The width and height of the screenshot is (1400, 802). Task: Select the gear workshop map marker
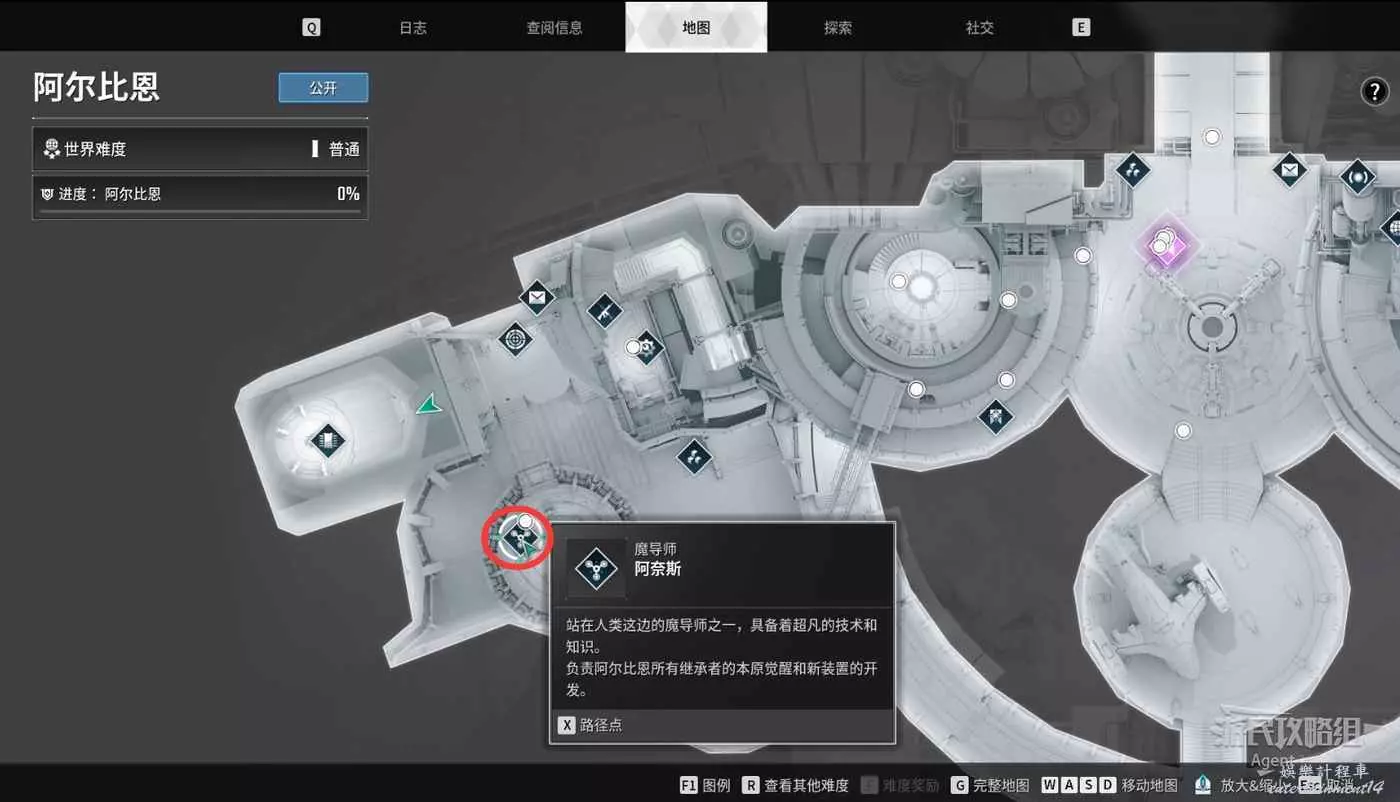coord(648,347)
